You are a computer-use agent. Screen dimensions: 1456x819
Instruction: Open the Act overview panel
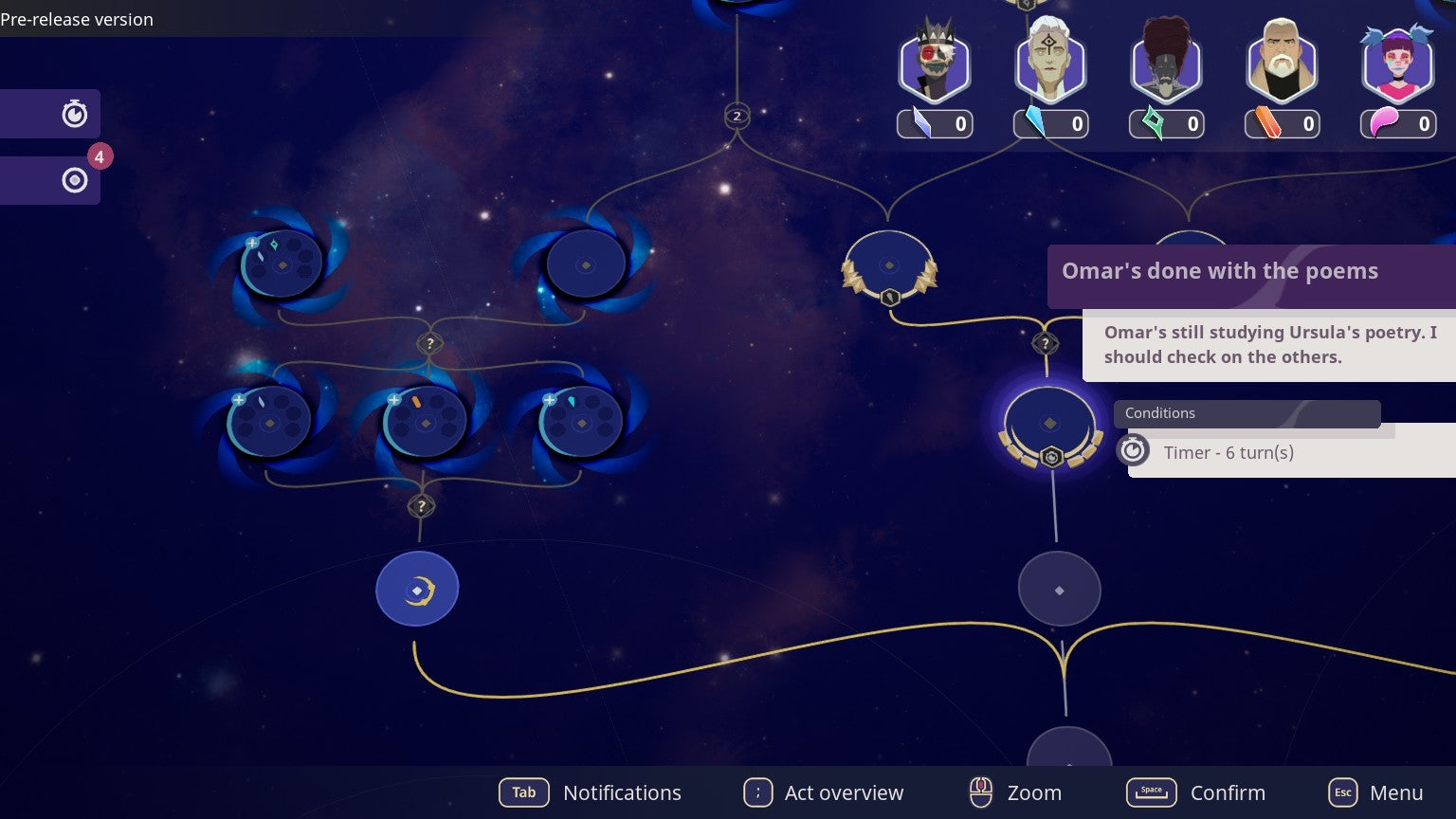tap(758, 792)
